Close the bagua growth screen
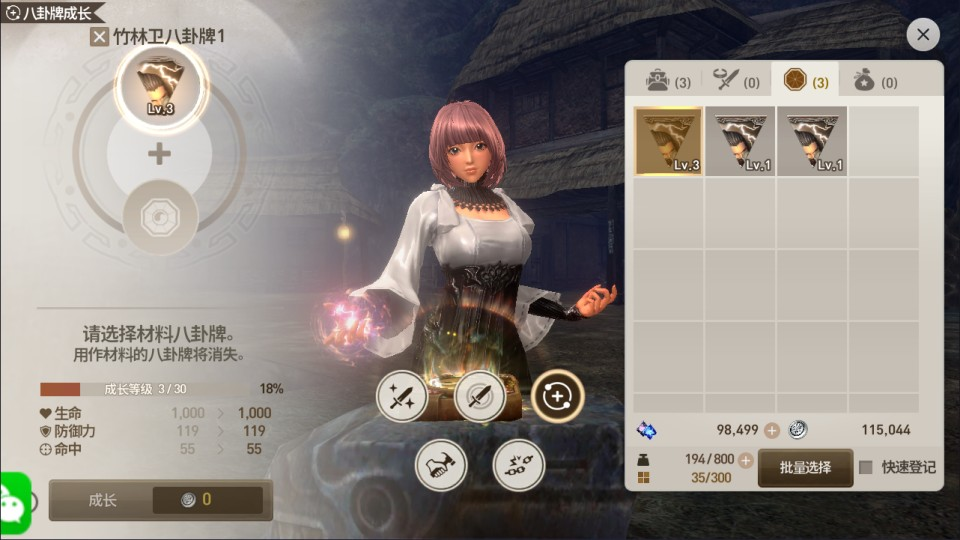 (x=922, y=35)
